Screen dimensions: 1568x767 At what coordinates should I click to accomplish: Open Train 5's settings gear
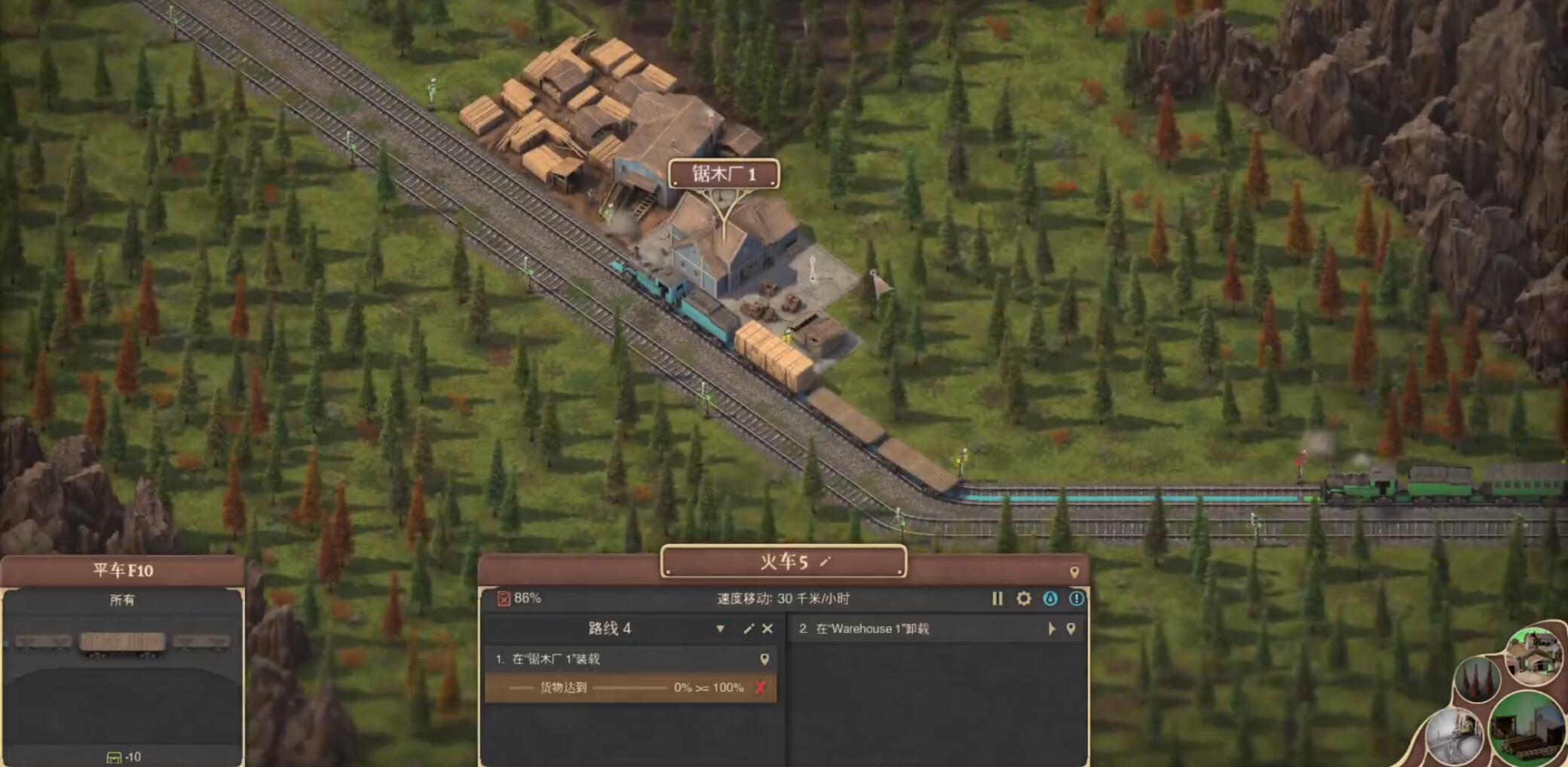[1024, 599]
